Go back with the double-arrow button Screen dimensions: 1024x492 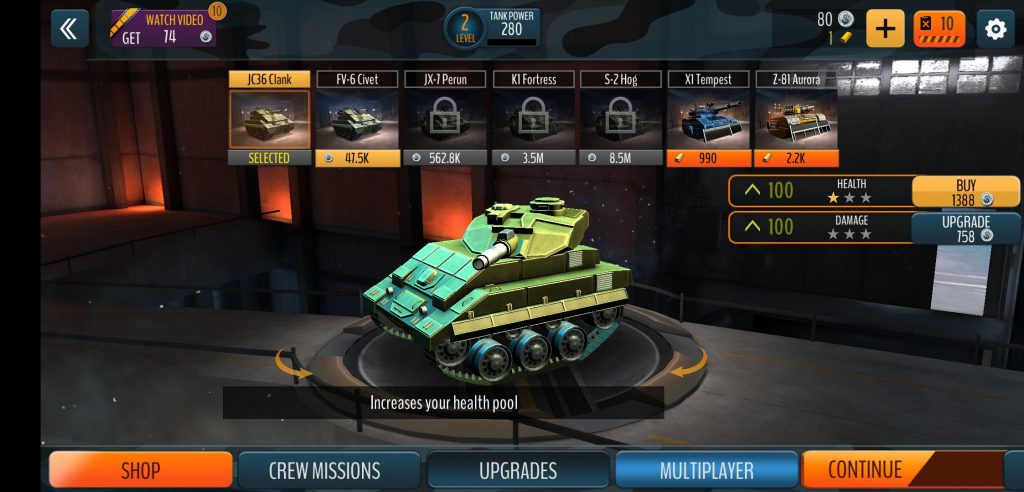[x=68, y=29]
